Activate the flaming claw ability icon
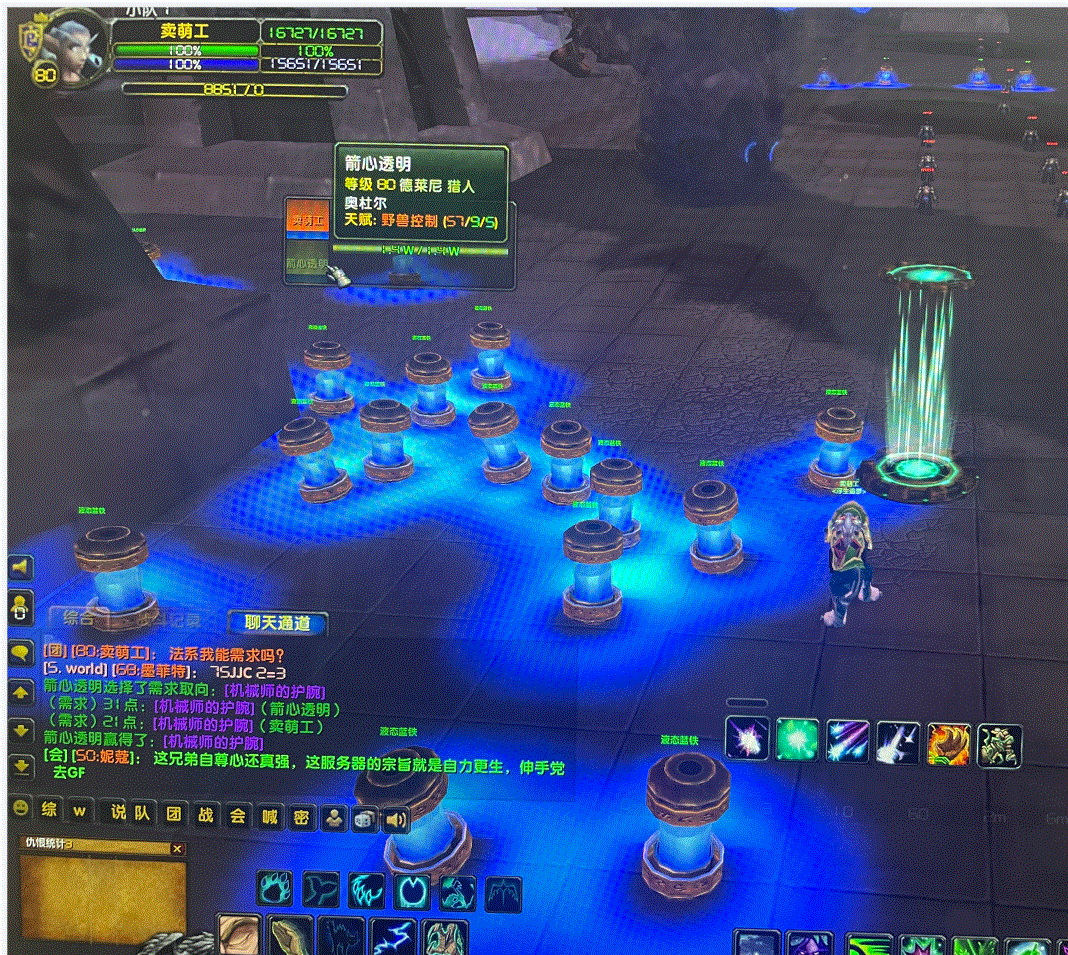 click(948, 743)
